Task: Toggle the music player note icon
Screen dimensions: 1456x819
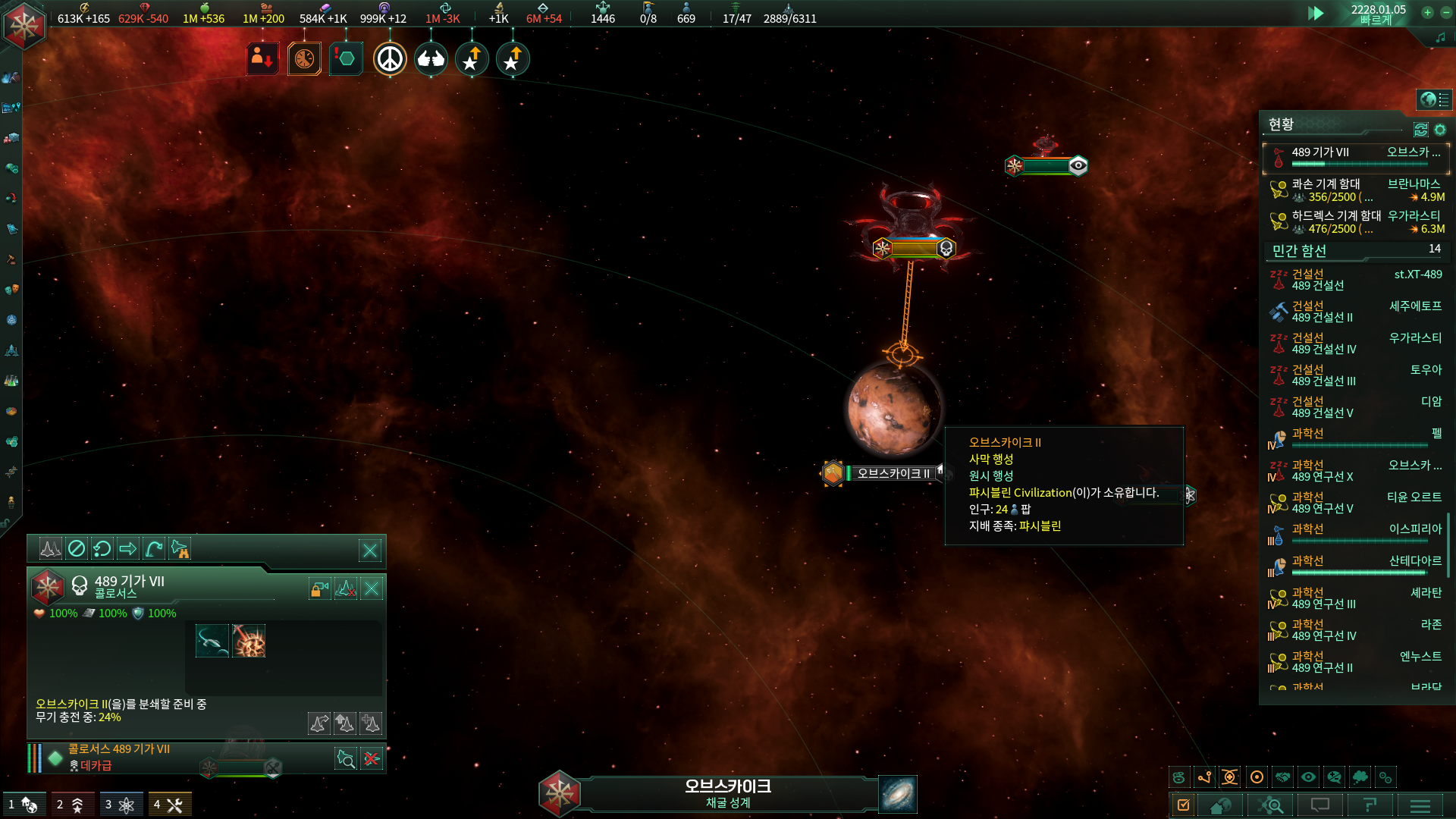Action: point(1440,37)
